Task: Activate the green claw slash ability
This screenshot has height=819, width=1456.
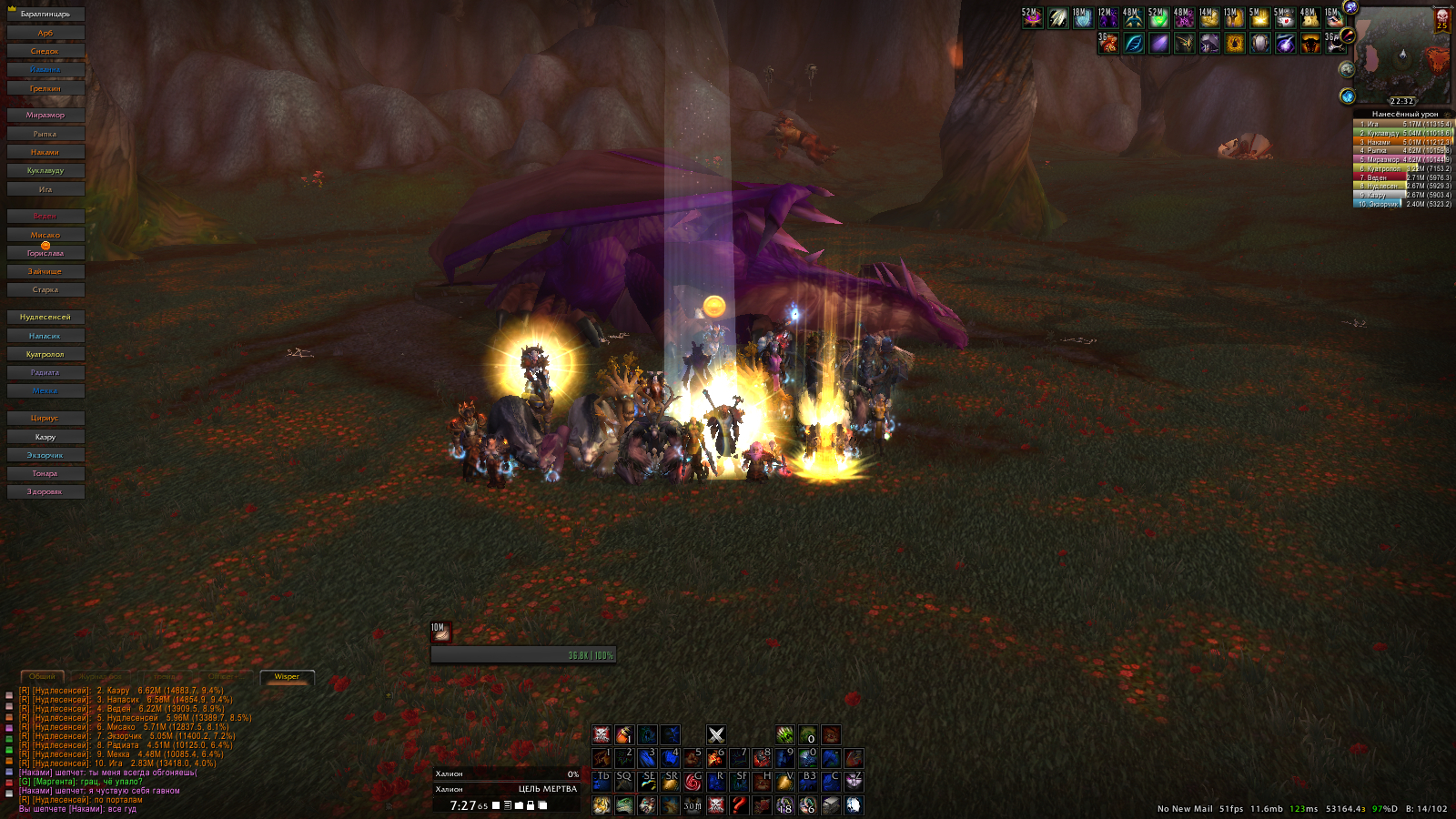Action: click(x=784, y=735)
